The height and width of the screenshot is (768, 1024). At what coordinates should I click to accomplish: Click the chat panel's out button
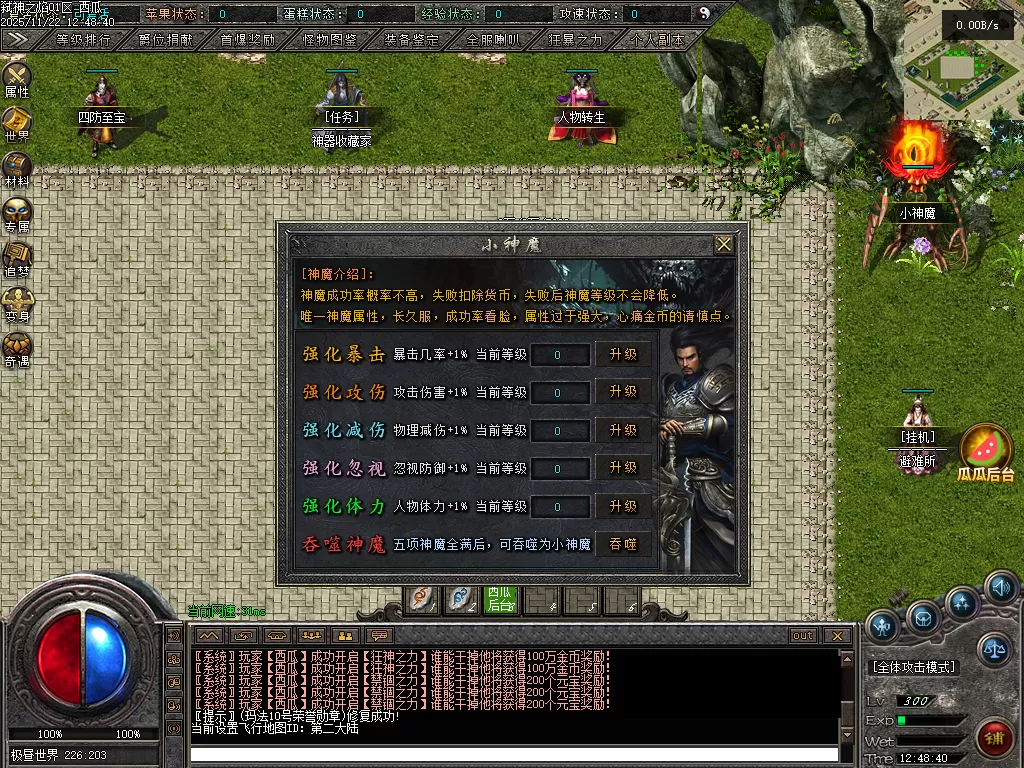(802, 636)
